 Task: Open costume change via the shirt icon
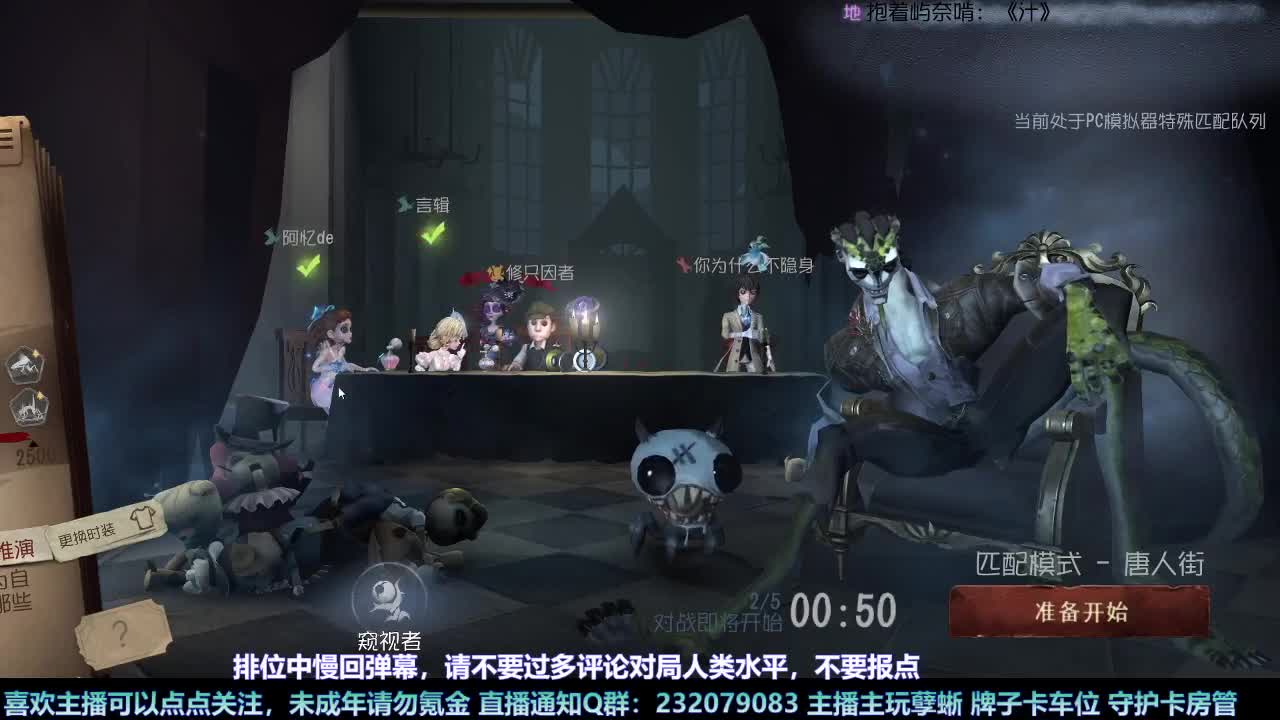tap(143, 519)
